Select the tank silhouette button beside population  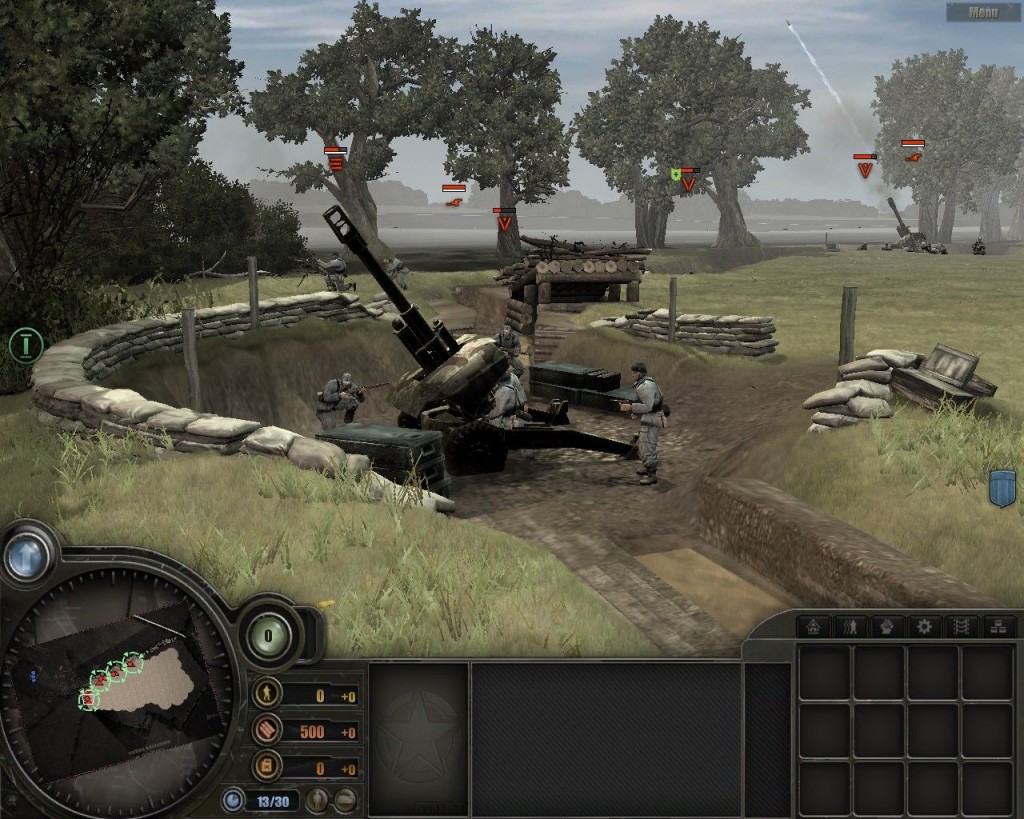pyautogui.click(x=345, y=800)
